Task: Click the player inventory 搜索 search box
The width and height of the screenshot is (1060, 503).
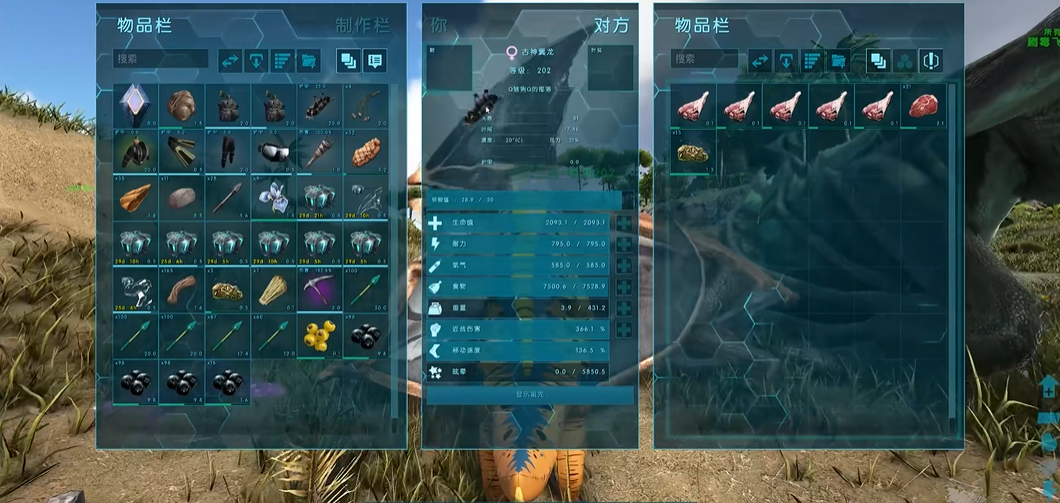Action: coord(160,60)
